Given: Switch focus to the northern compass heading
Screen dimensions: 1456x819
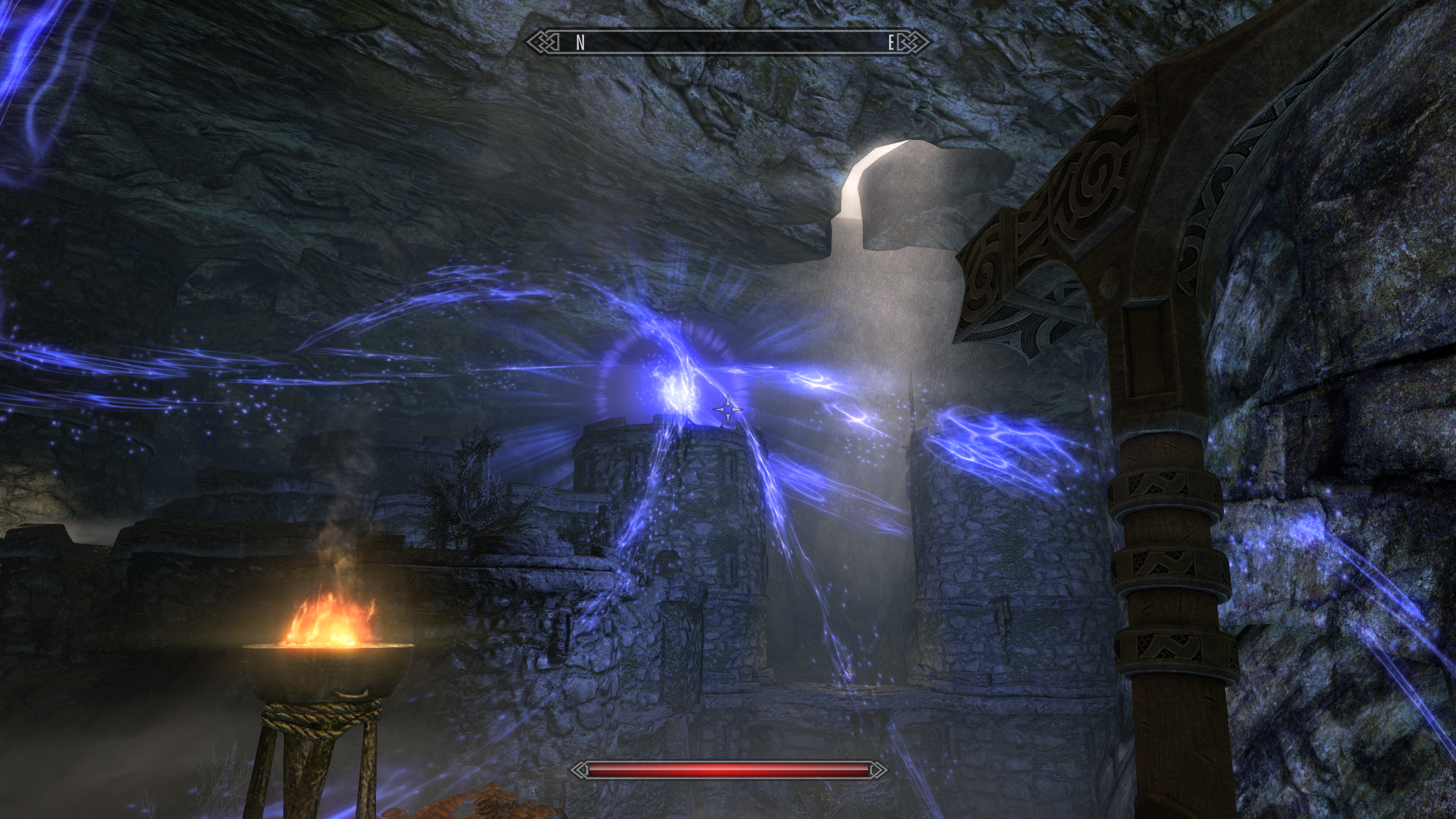Looking at the screenshot, I should (580, 42).
